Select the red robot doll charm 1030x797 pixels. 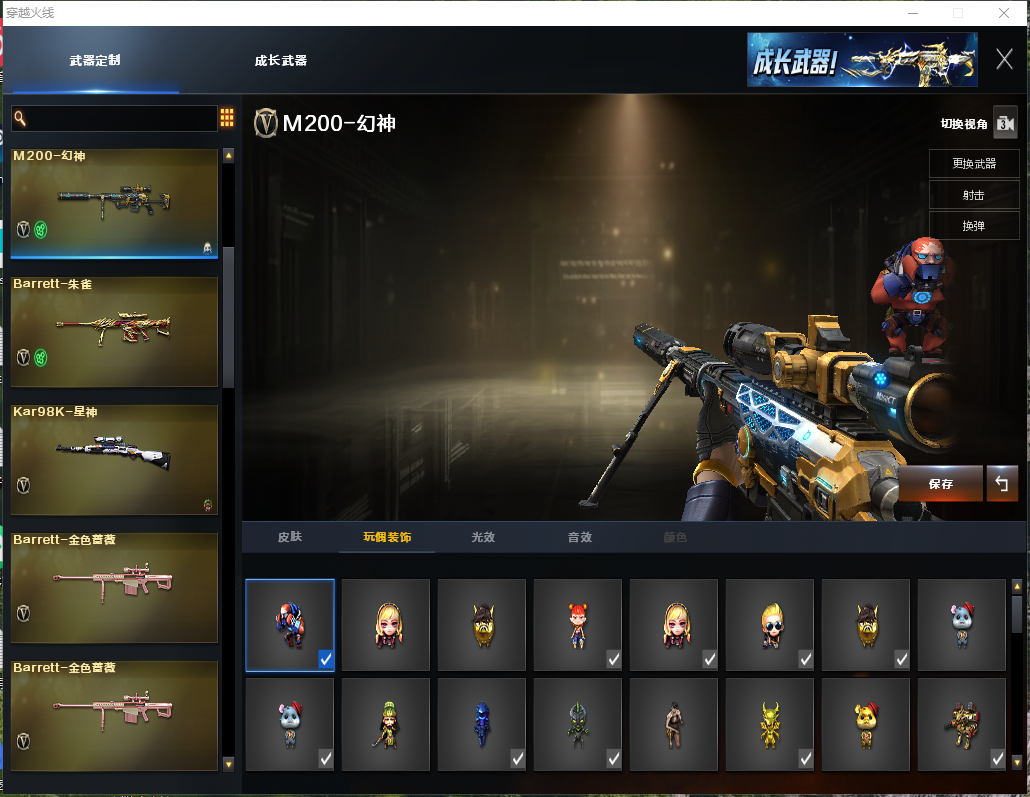[290, 625]
